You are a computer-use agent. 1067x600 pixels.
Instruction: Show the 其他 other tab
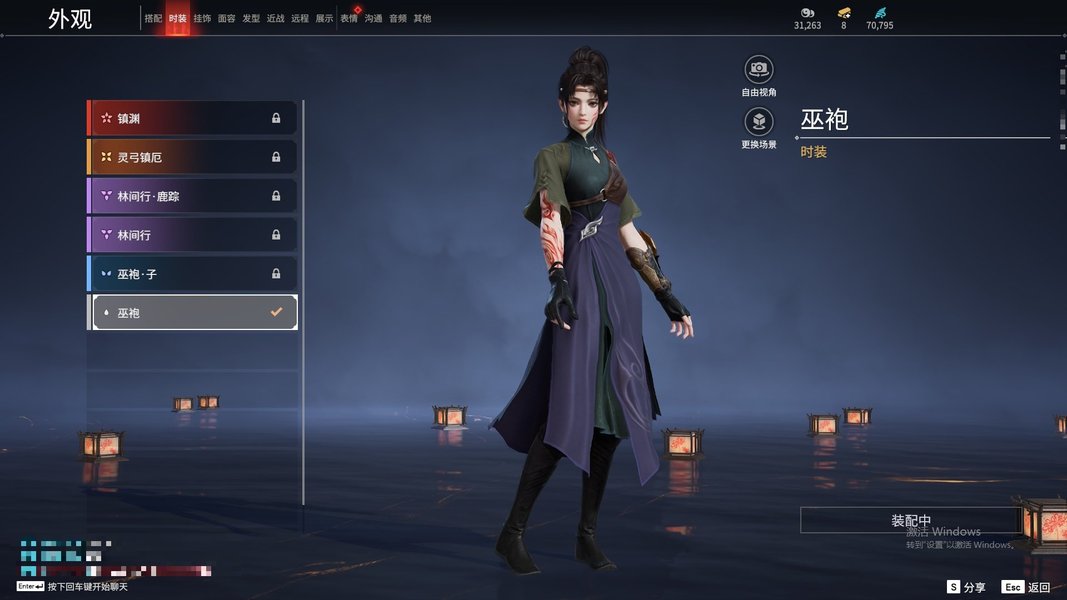(422, 19)
